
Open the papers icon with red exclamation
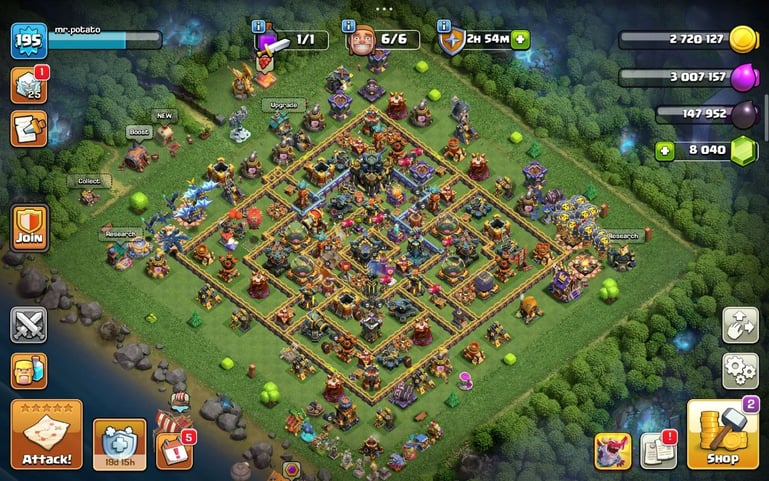click(658, 450)
